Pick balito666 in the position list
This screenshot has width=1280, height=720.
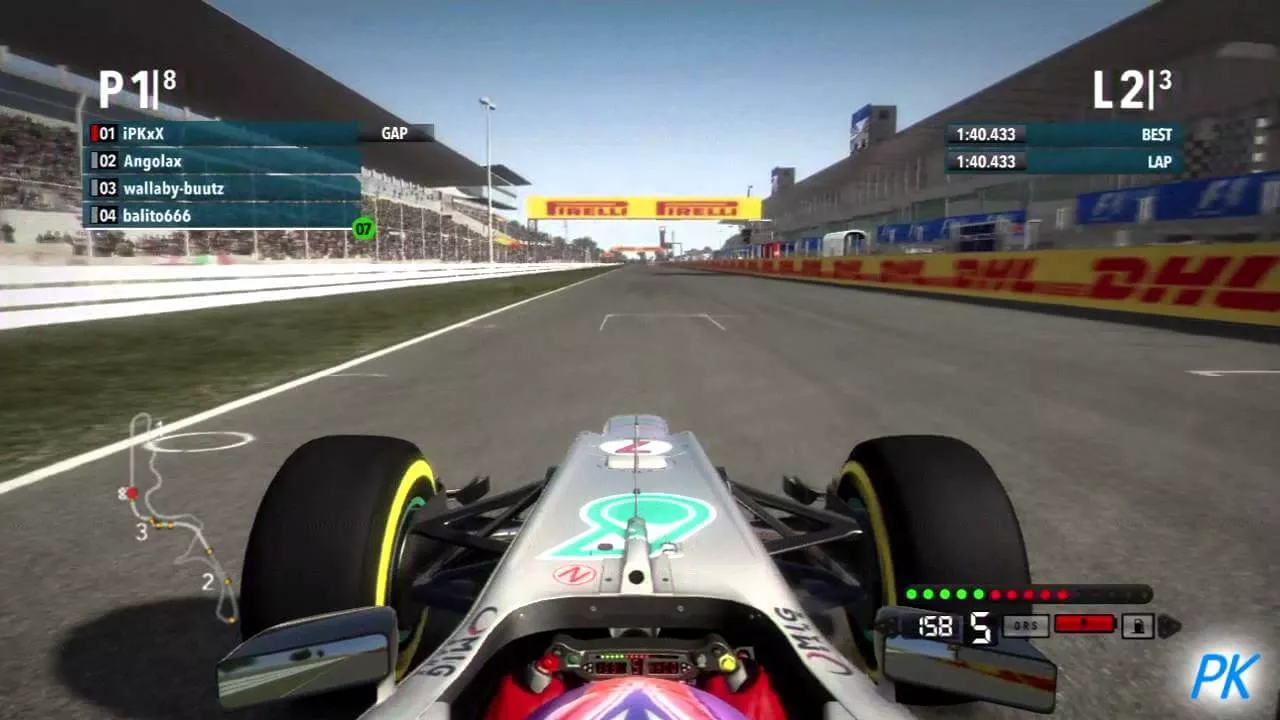coord(220,215)
